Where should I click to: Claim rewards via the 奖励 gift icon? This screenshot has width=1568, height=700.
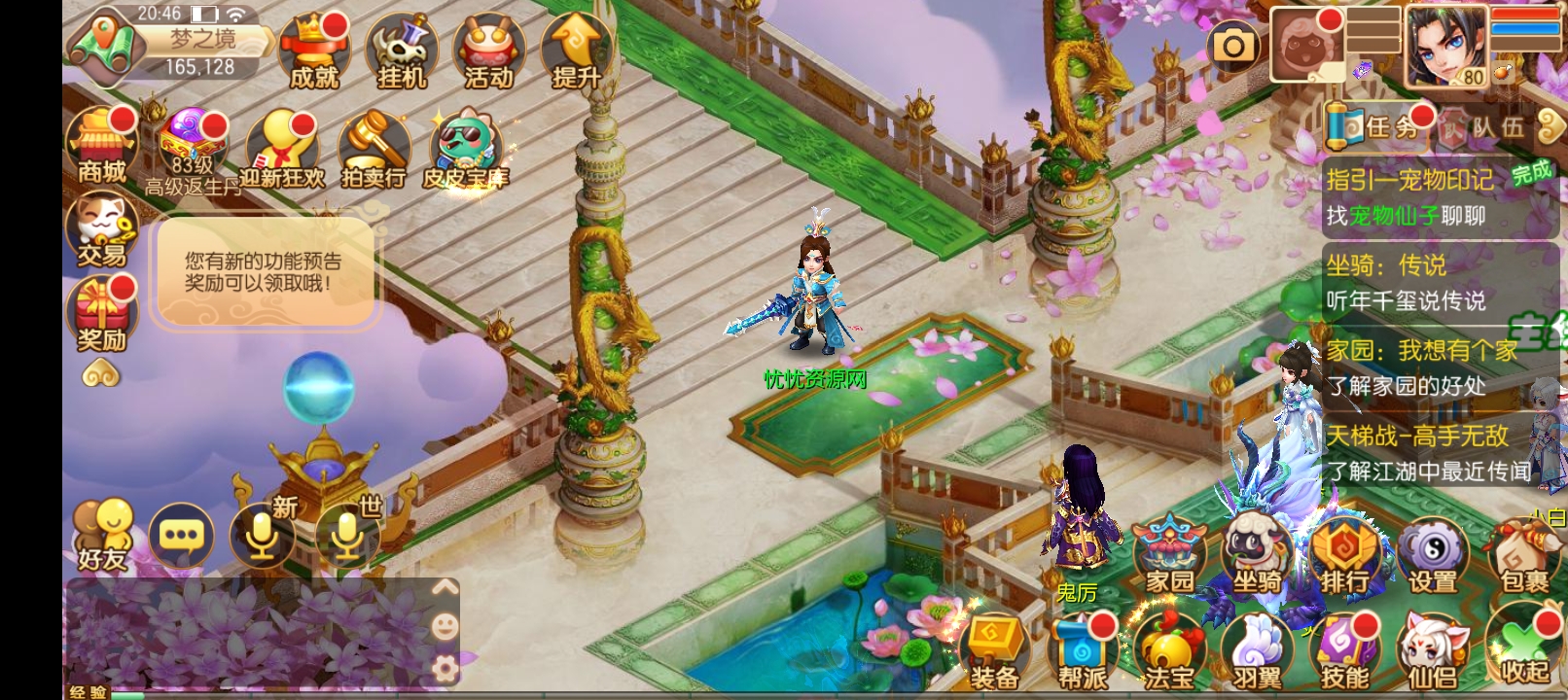tap(101, 313)
